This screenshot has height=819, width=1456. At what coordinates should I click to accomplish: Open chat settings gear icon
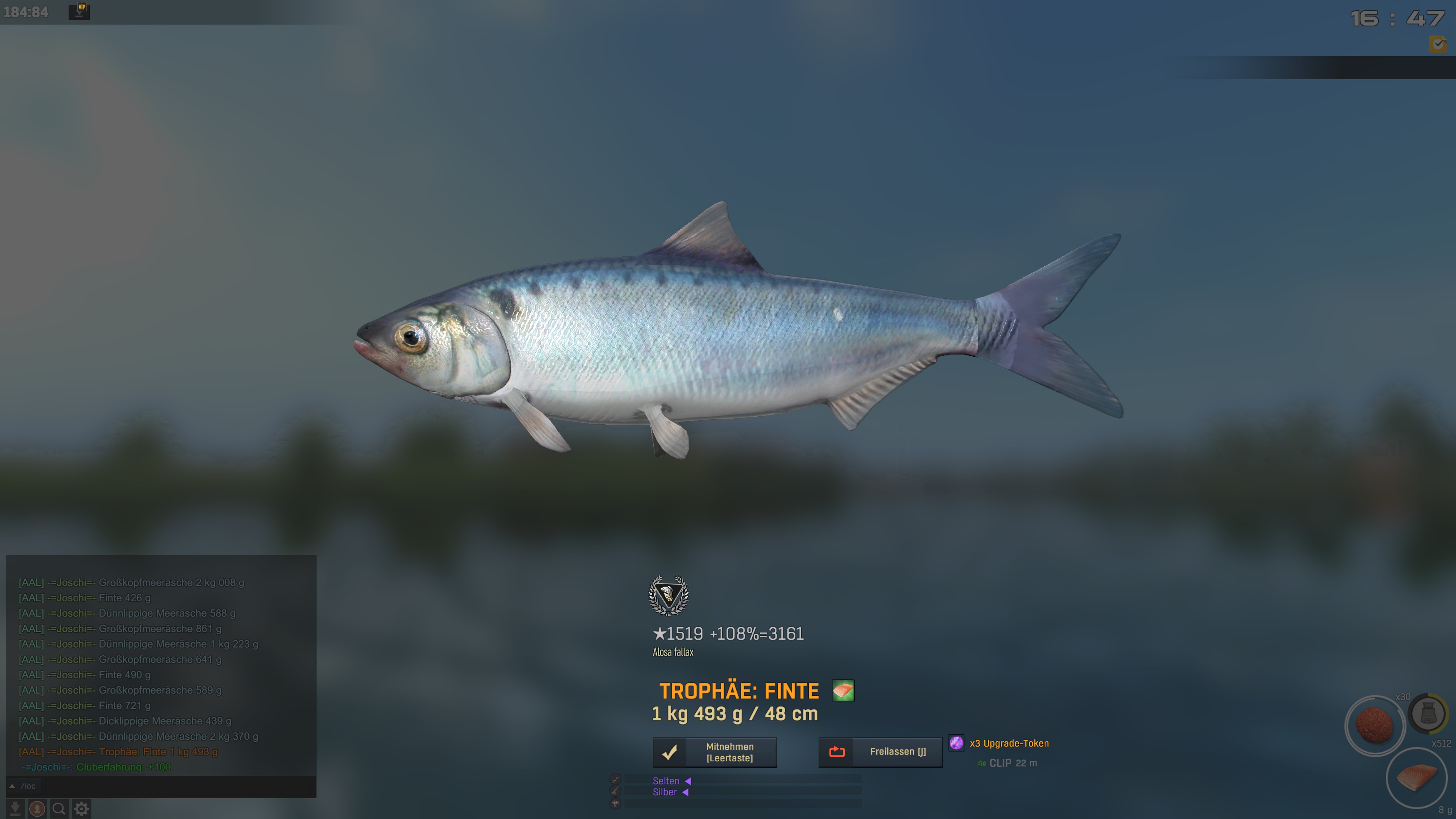(82, 809)
